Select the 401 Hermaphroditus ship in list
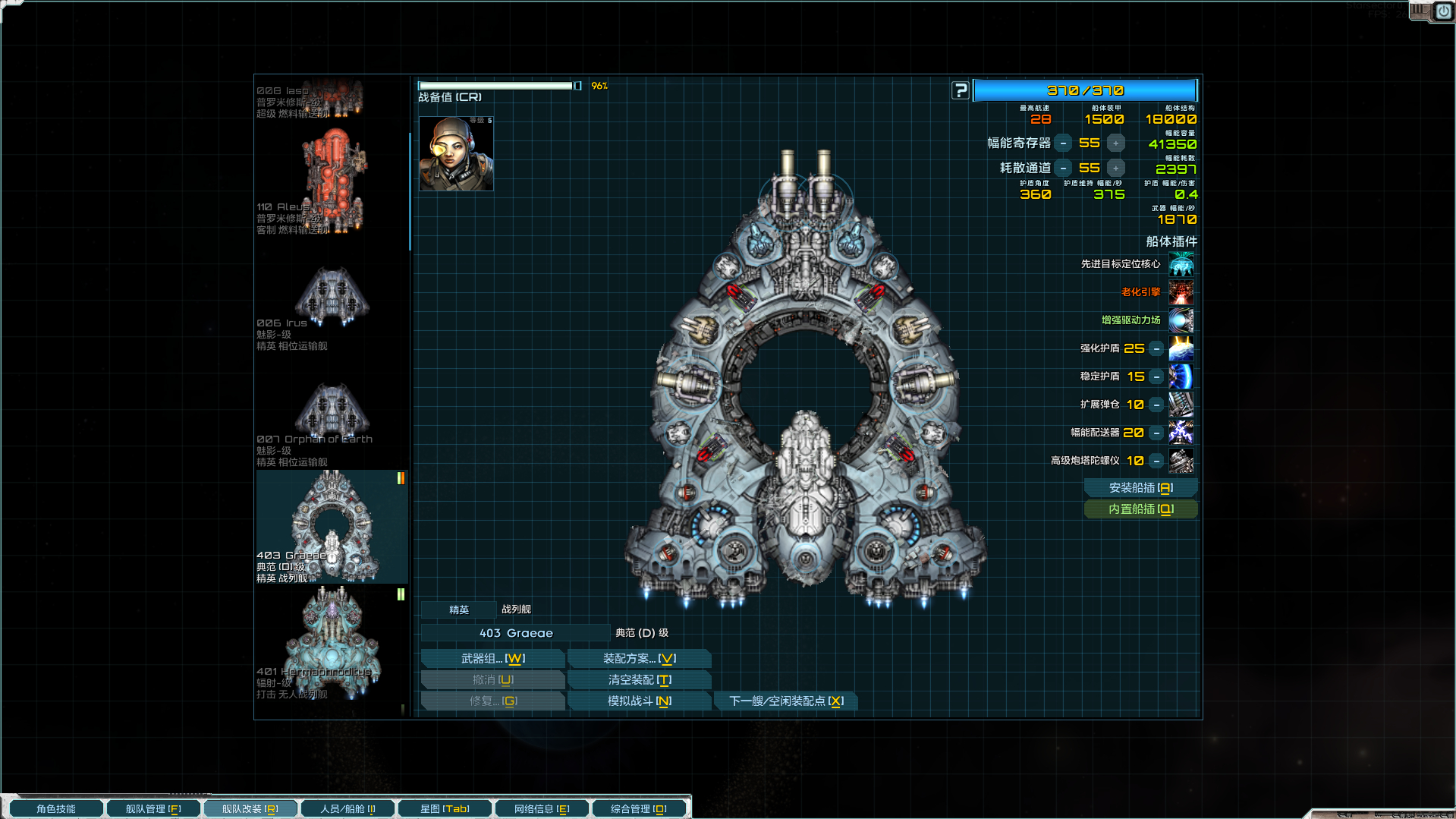This screenshot has width=1456, height=819. [332, 644]
